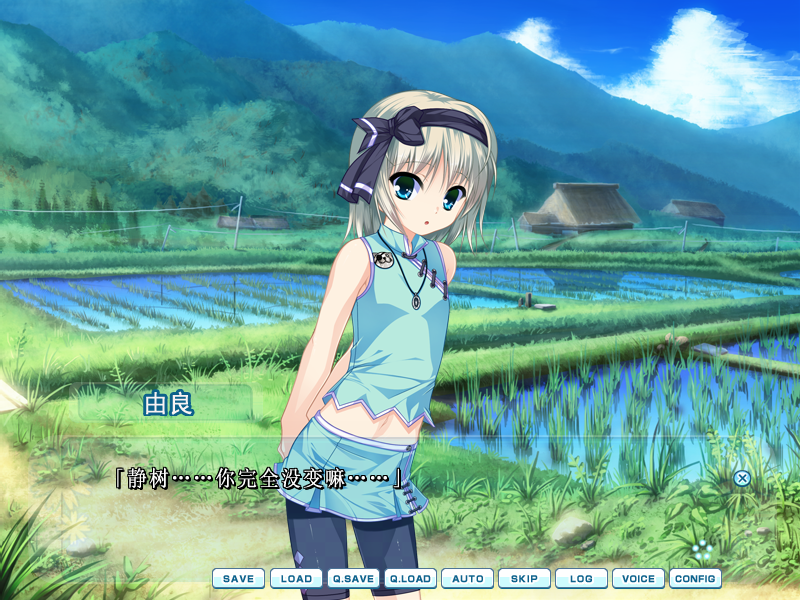Open the LOAD menu
800x600 pixels.
(296, 578)
